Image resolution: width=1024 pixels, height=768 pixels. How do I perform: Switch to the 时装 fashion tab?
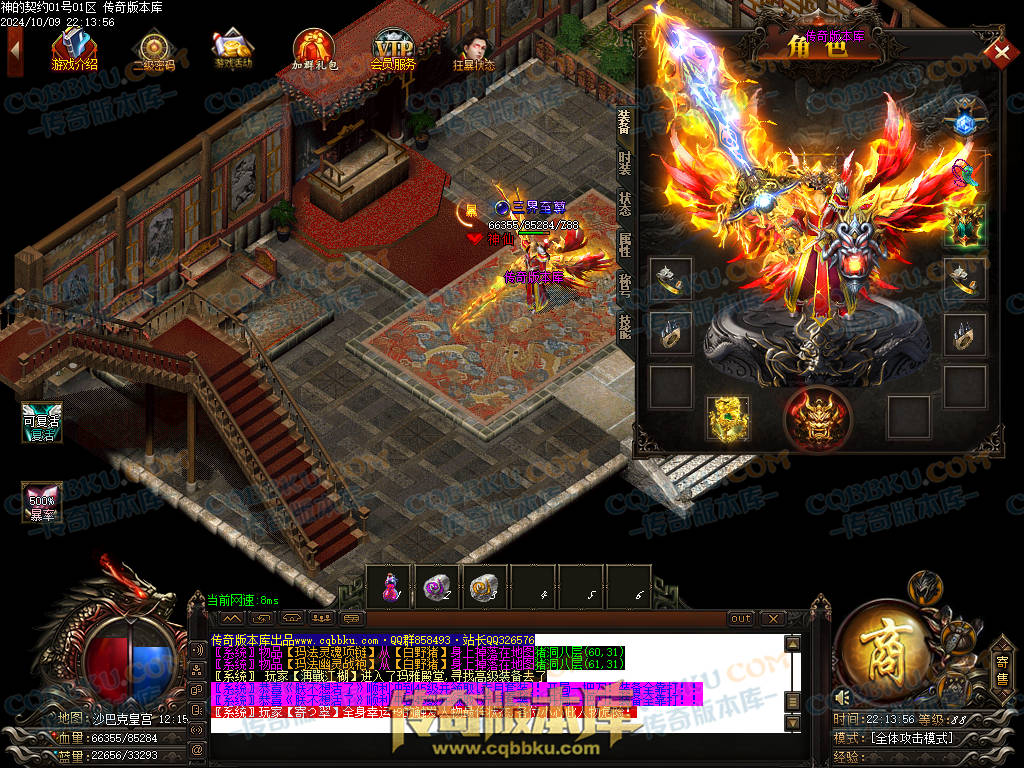[x=624, y=162]
